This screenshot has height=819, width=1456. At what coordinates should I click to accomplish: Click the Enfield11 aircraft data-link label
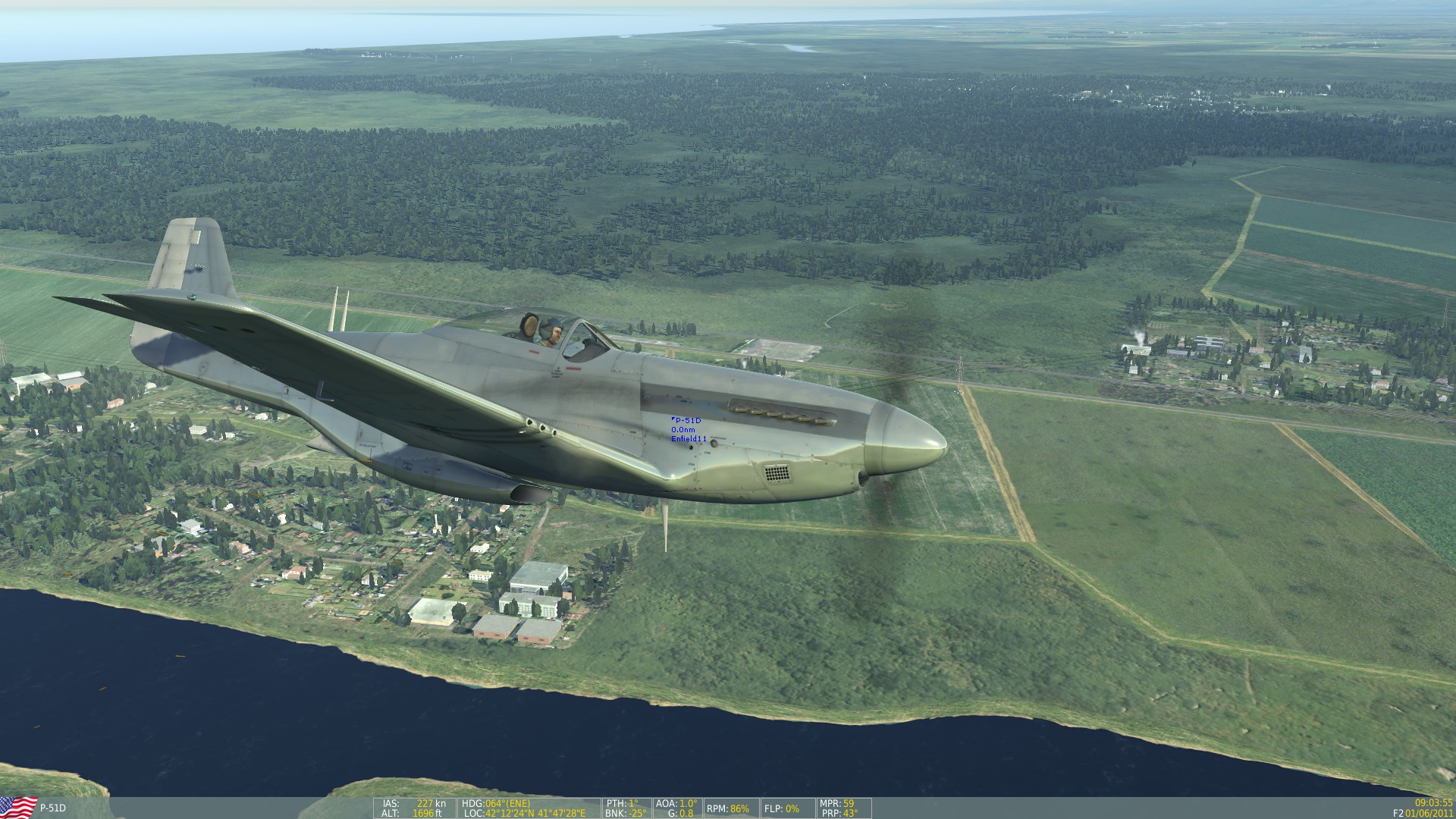687,438
